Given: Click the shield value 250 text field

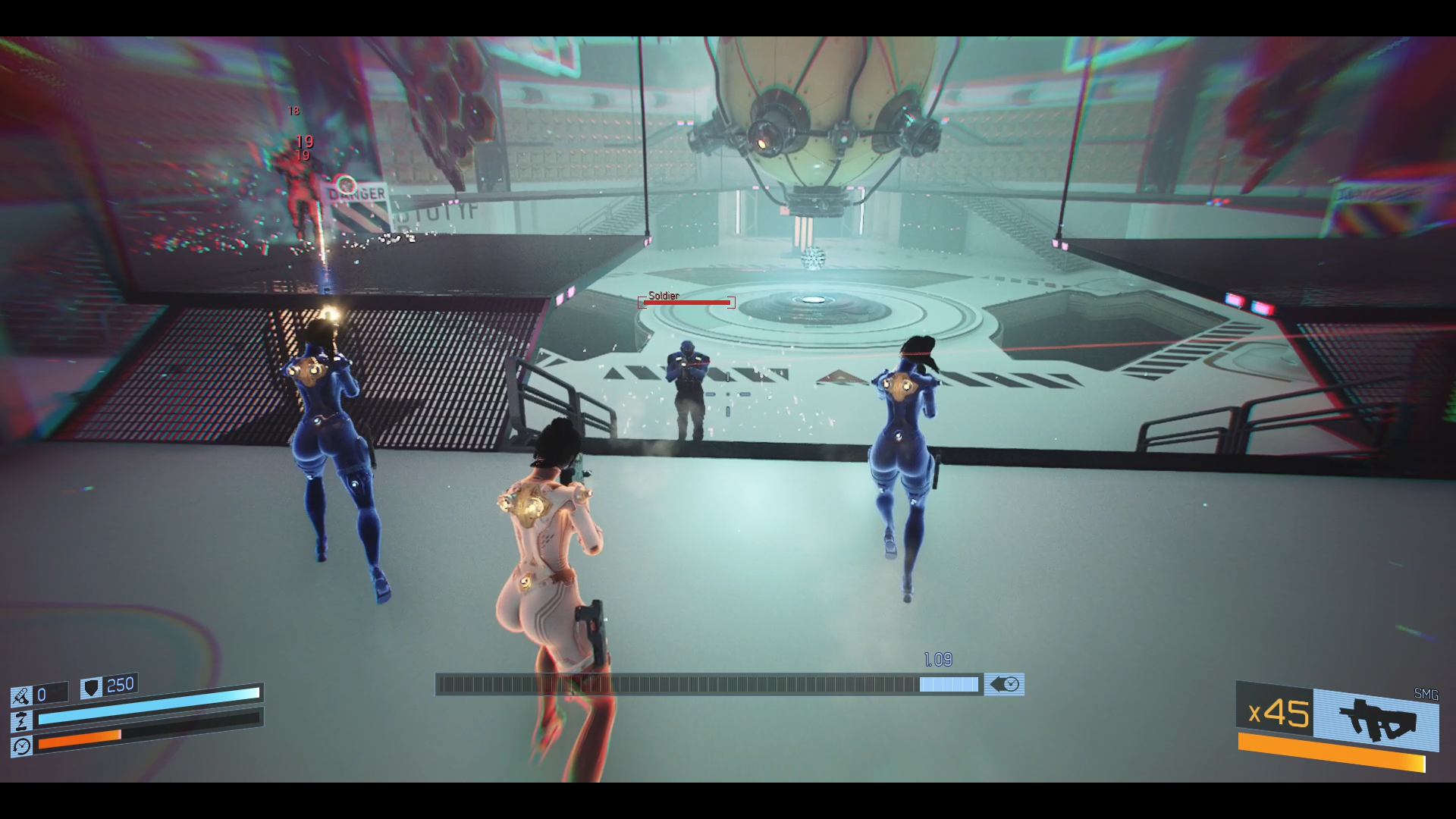Looking at the screenshot, I should (121, 685).
